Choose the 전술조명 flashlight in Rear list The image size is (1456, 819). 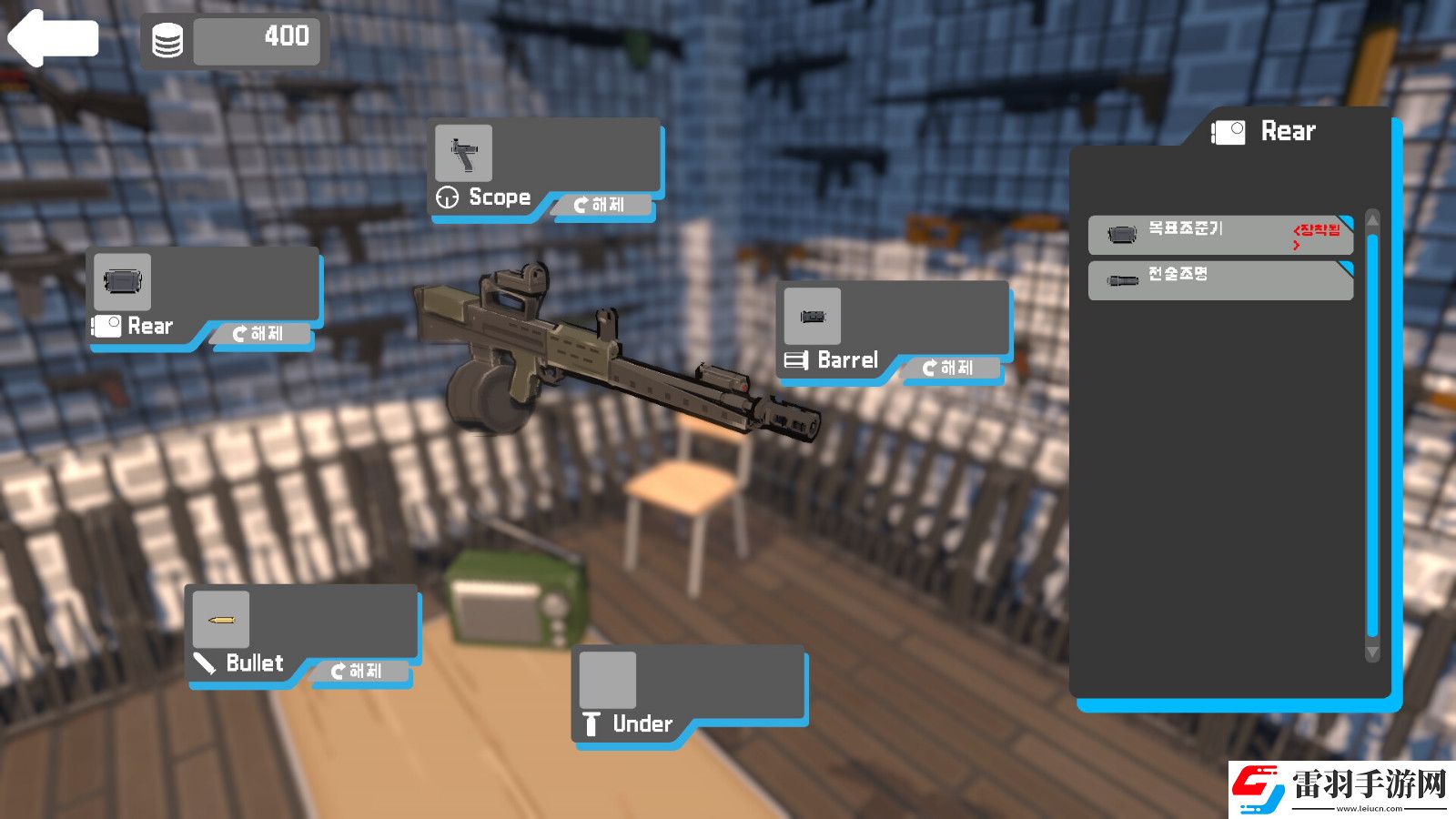[x=1219, y=280]
